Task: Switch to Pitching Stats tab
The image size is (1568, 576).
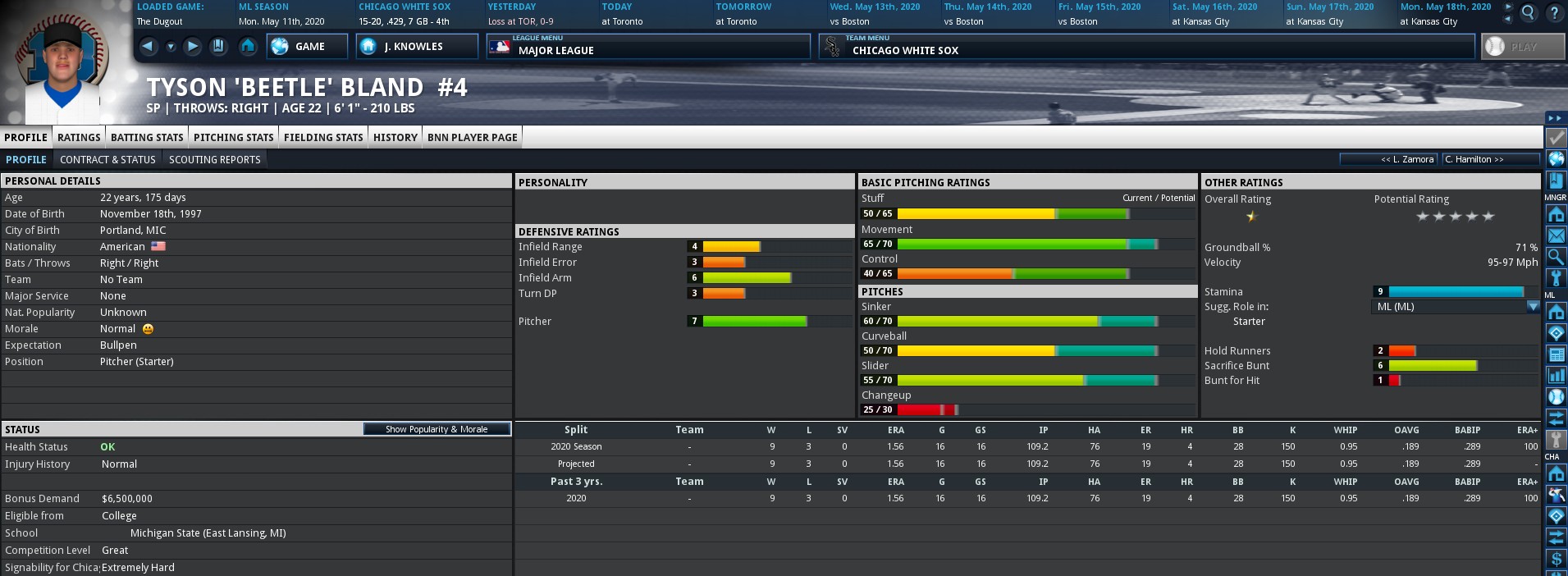Action: 233,137
